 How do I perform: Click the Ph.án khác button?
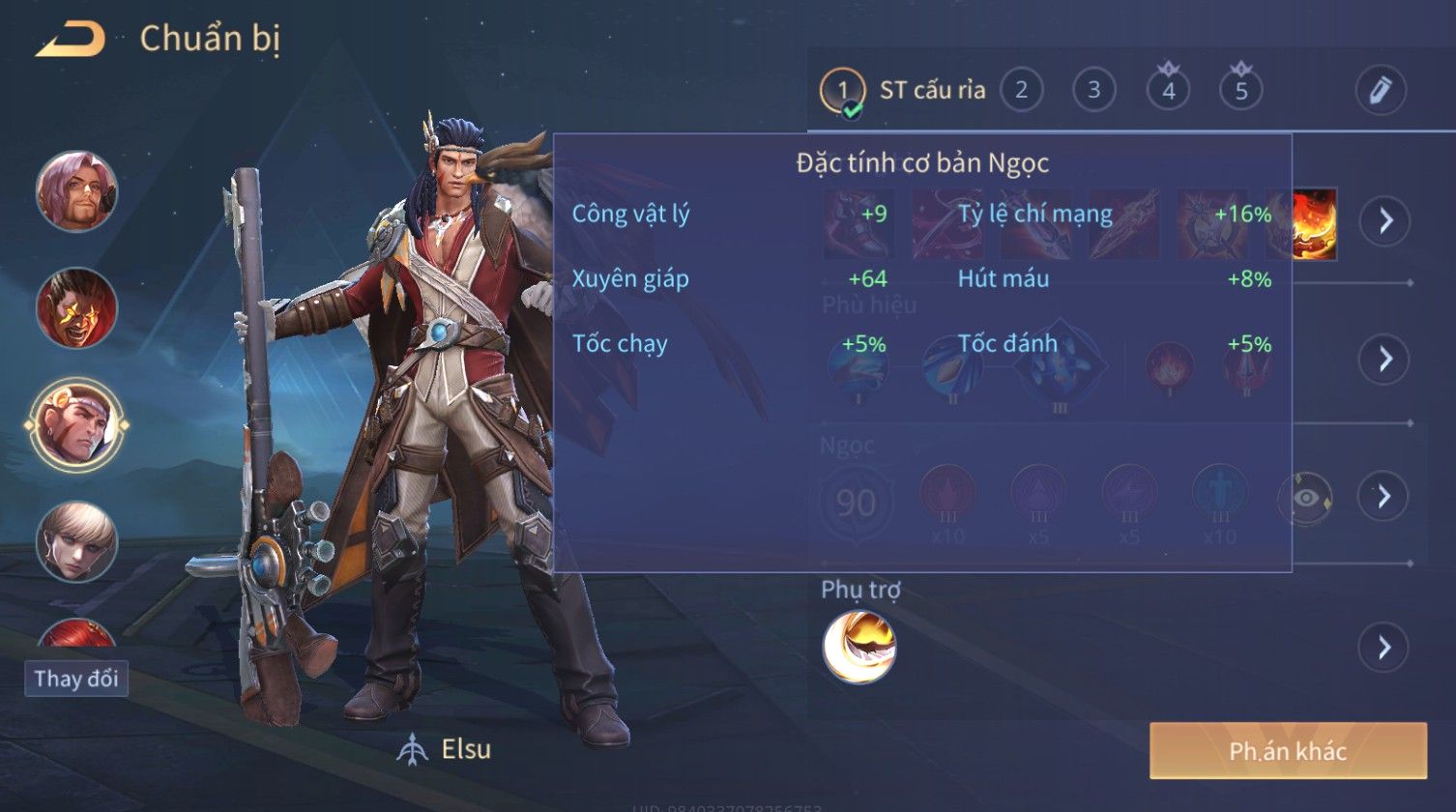1287,751
